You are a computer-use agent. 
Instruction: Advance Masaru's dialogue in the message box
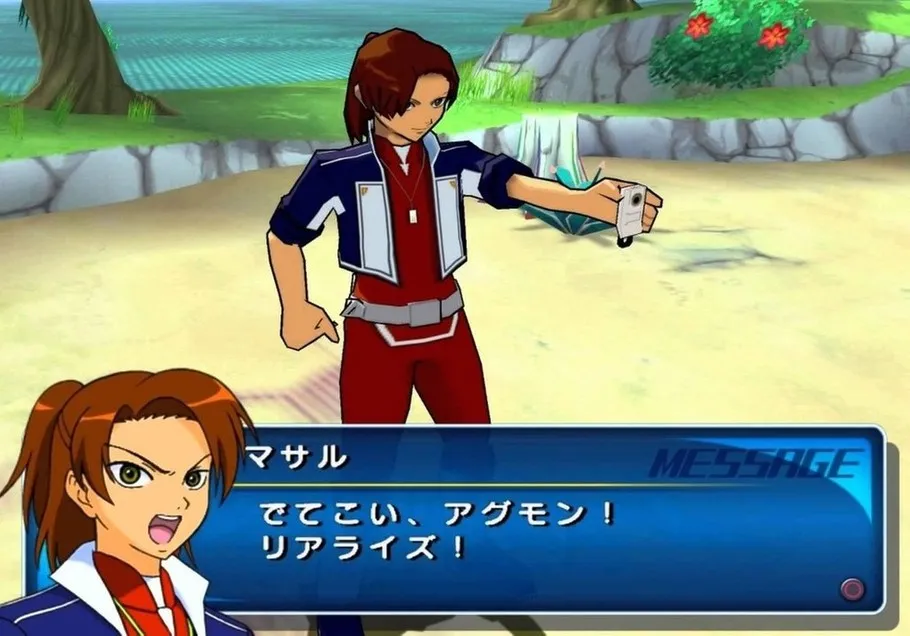pos(851,587)
